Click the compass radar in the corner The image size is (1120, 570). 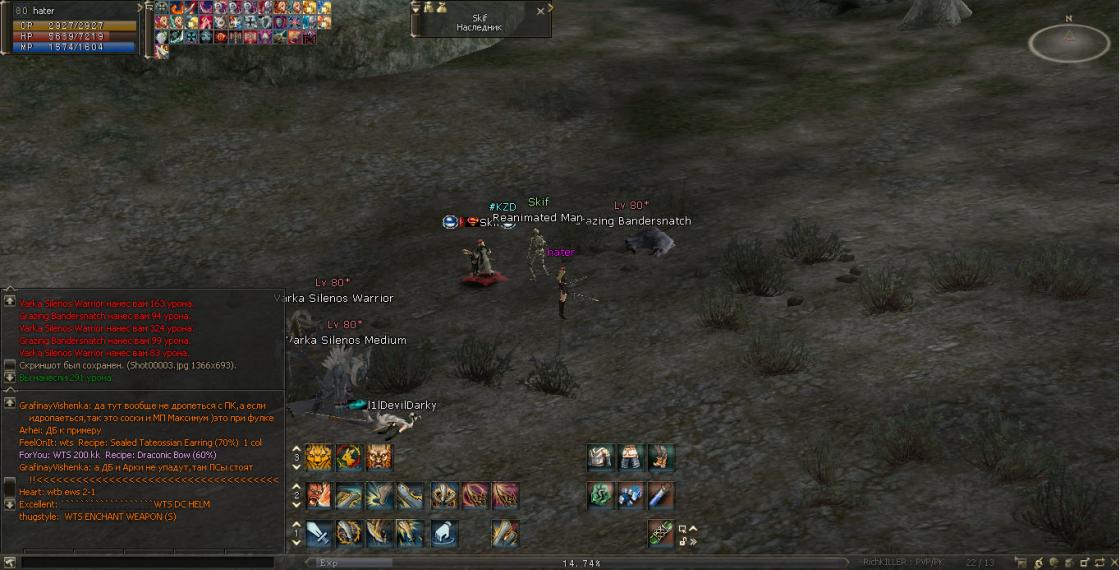coord(1069,40)
